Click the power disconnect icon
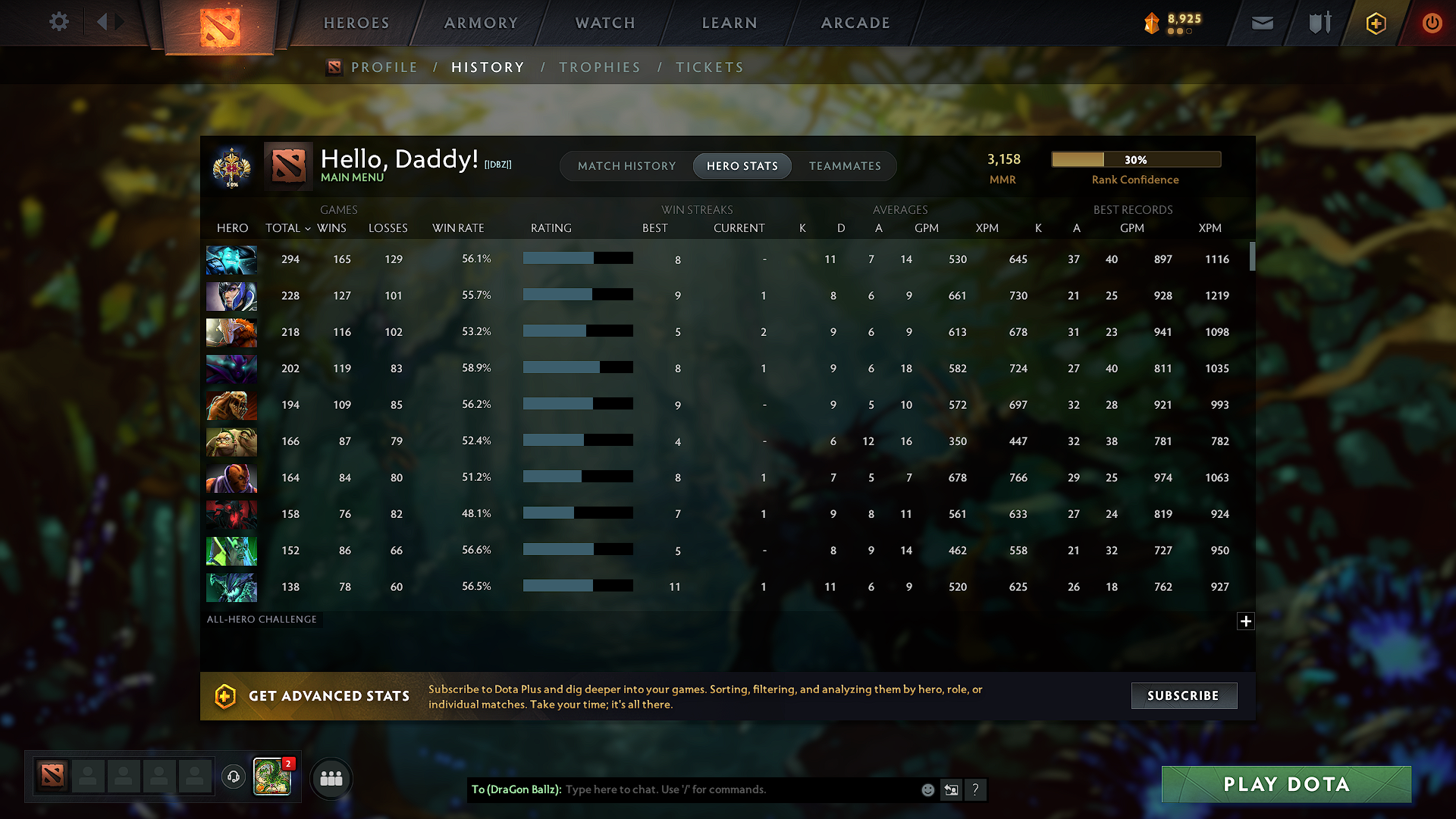This screenshot has height=819, width=1456. [x=1432, y=23]
